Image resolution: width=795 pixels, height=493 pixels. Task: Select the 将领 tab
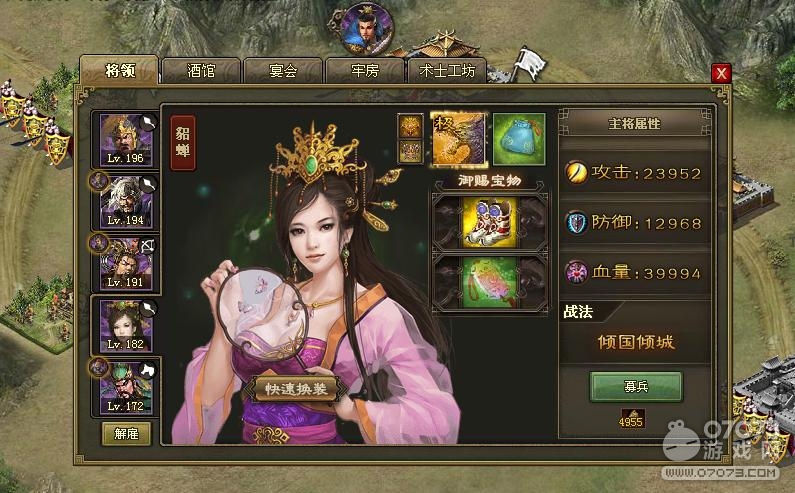119,70
